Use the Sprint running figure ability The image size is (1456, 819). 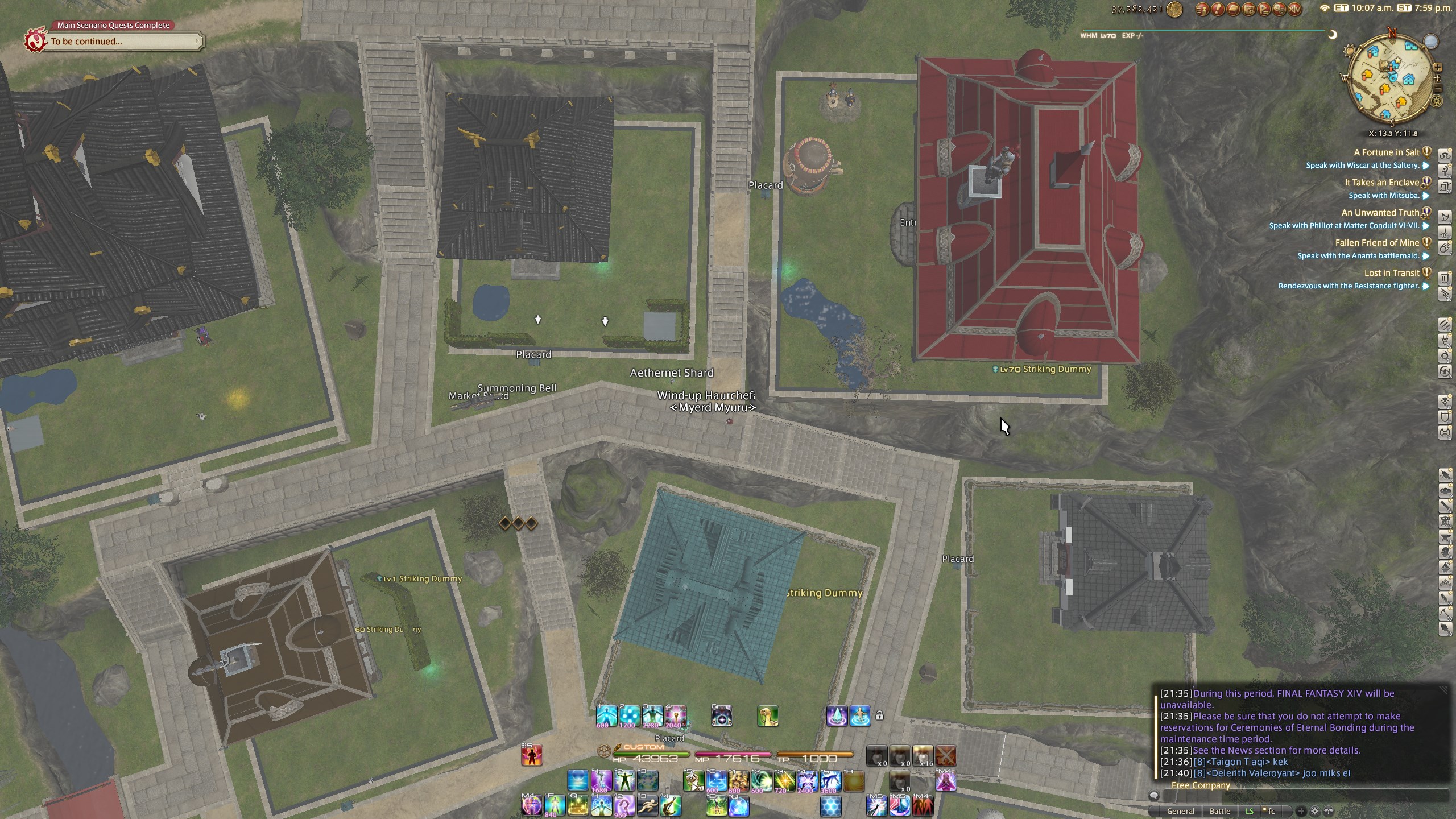point(647,806)
